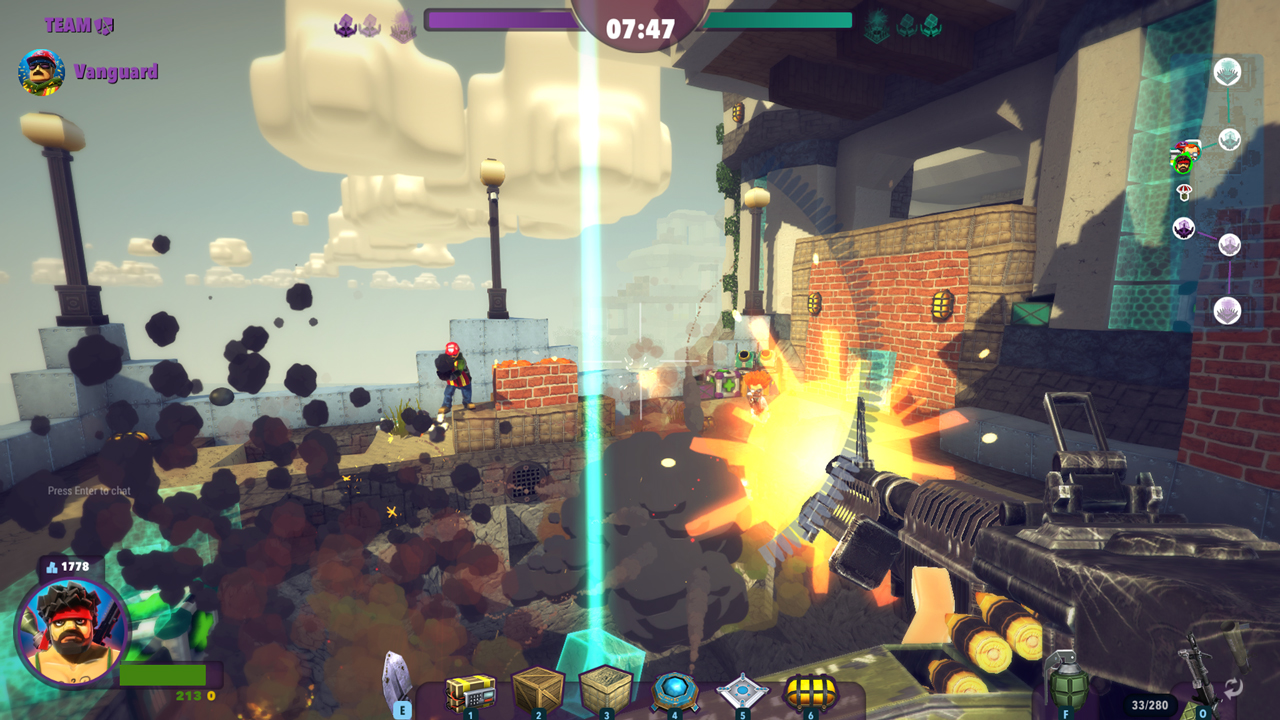Click the weapon swap arrows icon bottom right
The width and height of the screenshot is (1280, 720).
[1235, 688]
